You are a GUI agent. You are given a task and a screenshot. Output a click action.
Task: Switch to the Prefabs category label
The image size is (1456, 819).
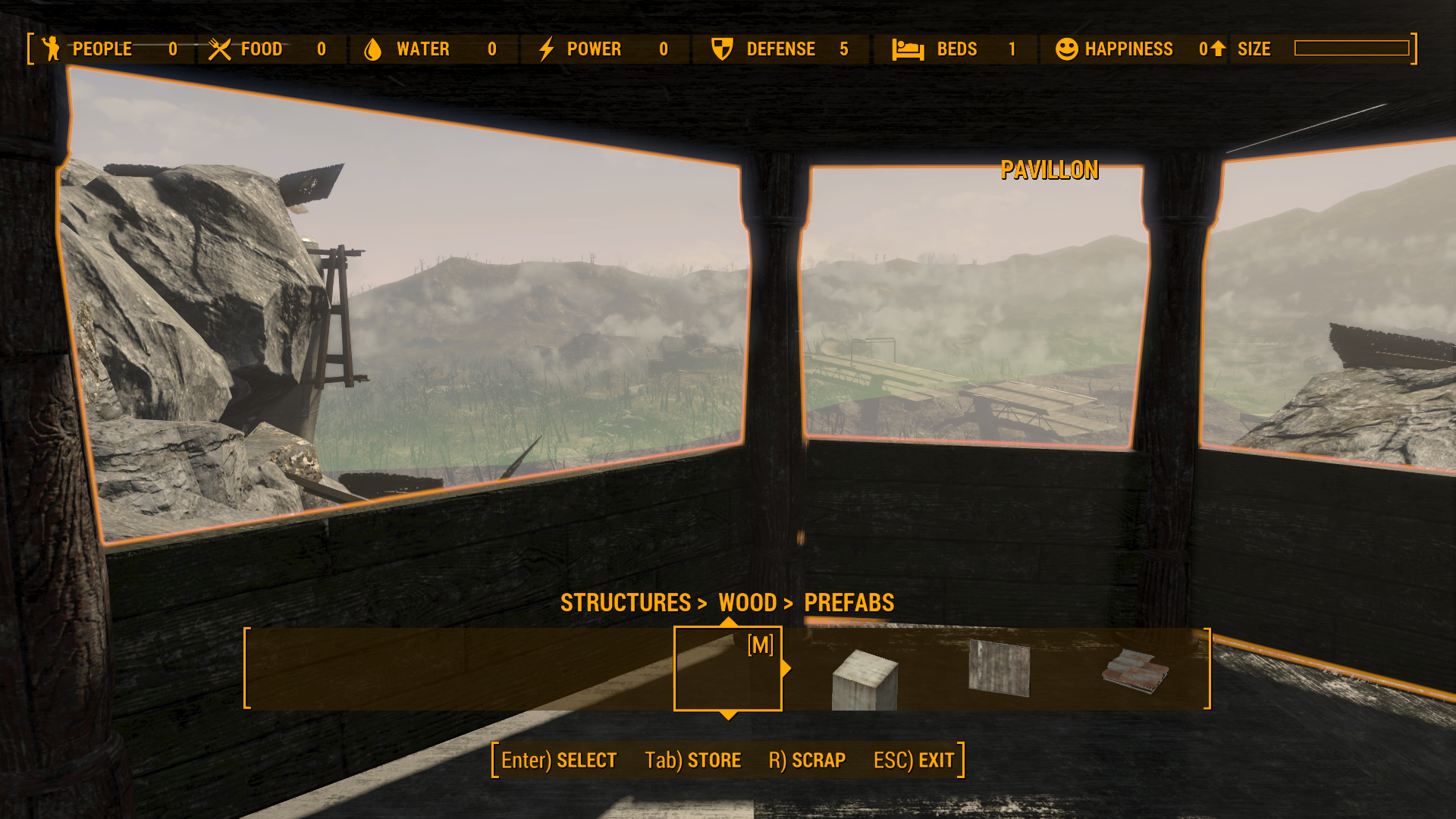[x=849, y=603]
